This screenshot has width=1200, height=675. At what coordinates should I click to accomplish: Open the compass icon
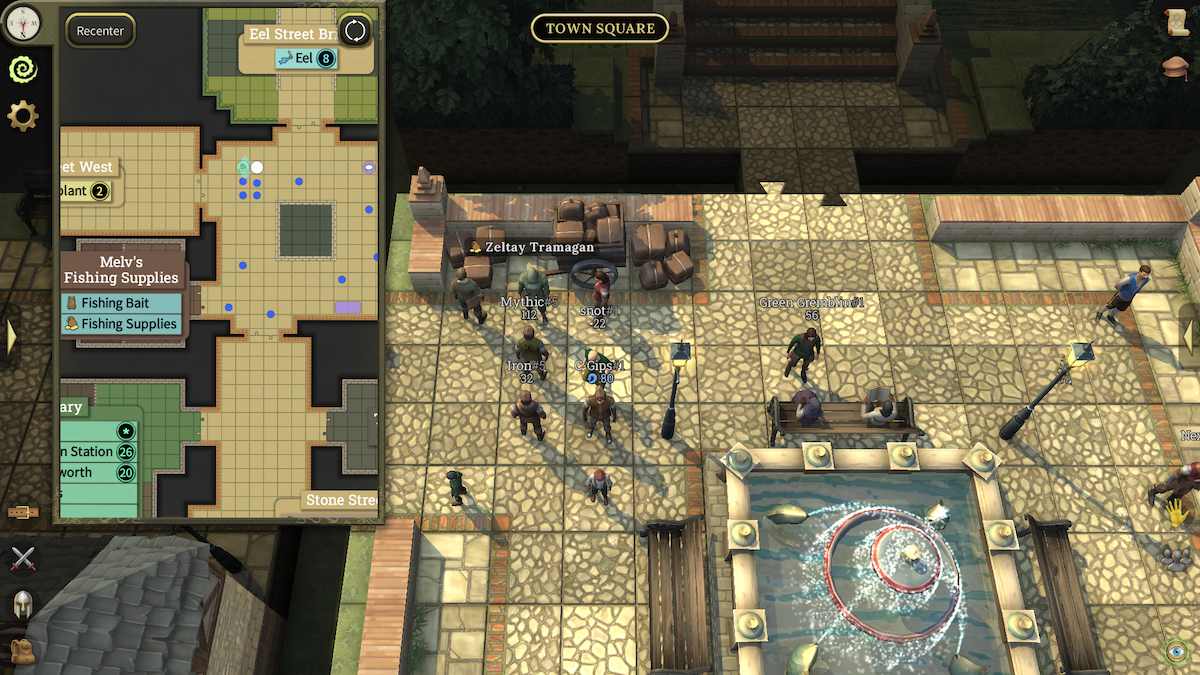22,19
